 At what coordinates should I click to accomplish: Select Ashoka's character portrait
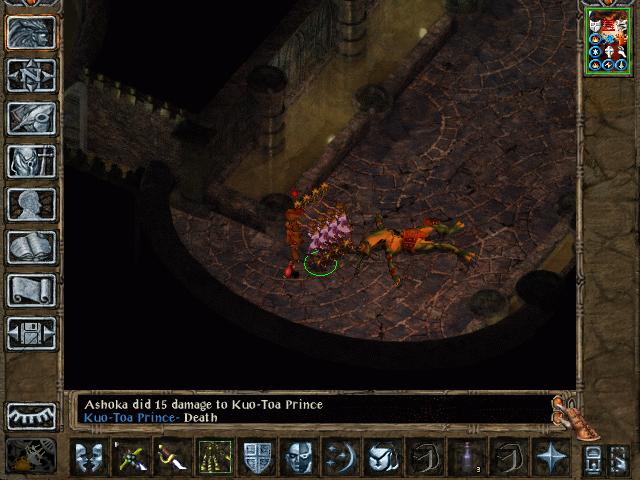pos(608,42)
